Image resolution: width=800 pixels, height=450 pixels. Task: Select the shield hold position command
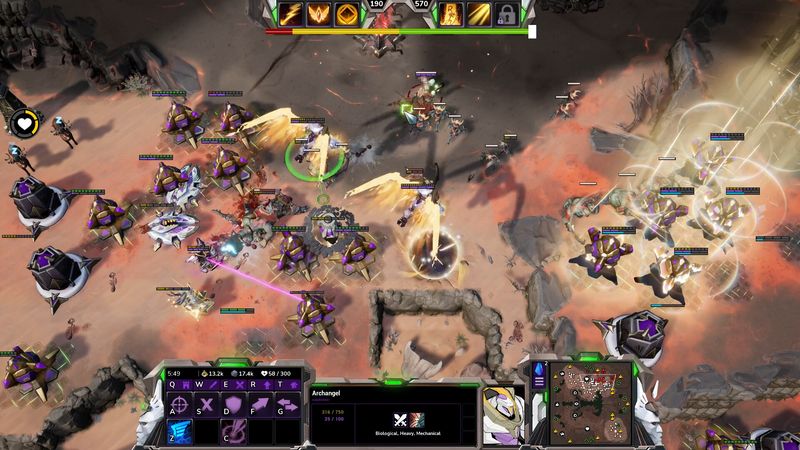point(233,405)
